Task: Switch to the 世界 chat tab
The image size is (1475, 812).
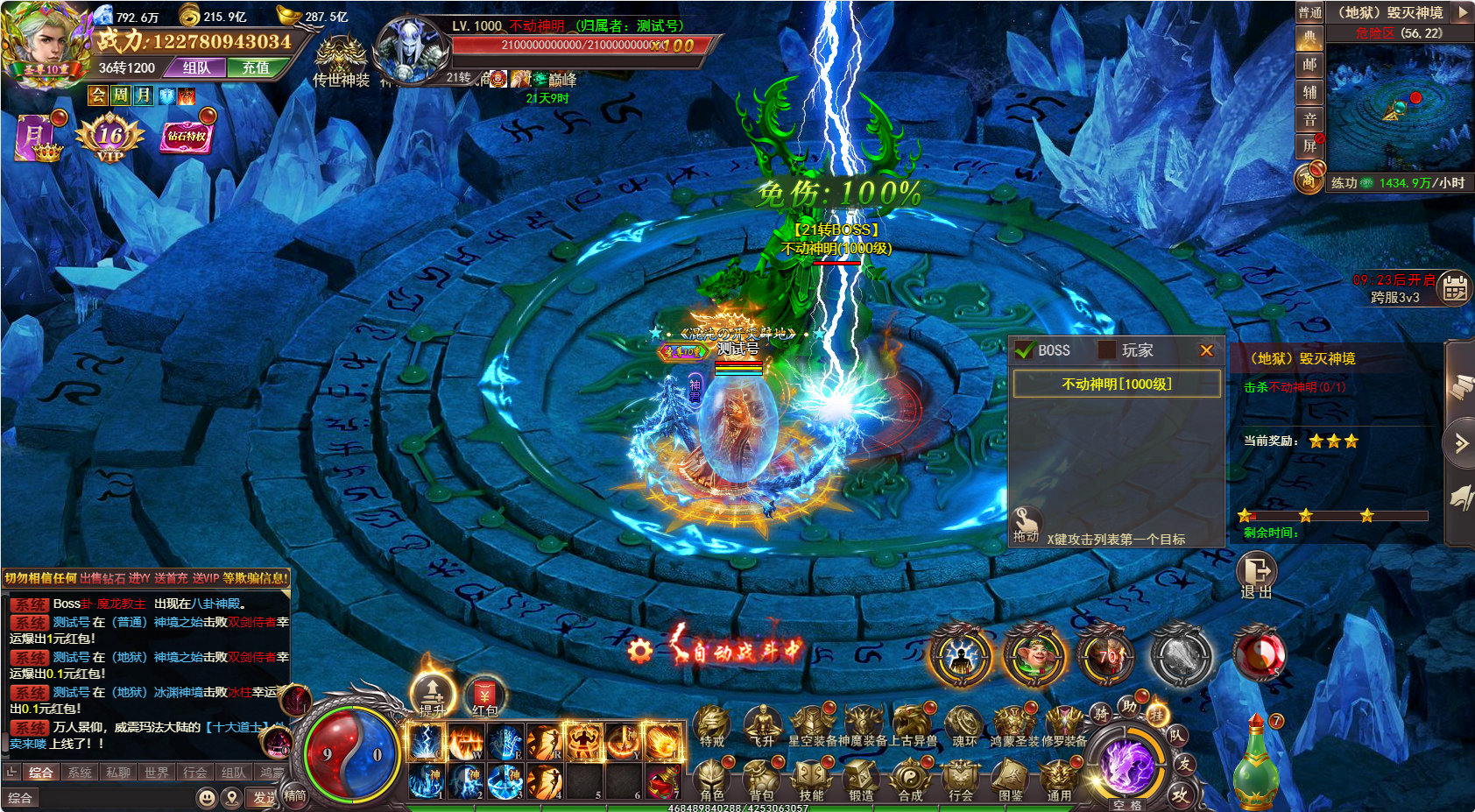Action: click(157, 773)
